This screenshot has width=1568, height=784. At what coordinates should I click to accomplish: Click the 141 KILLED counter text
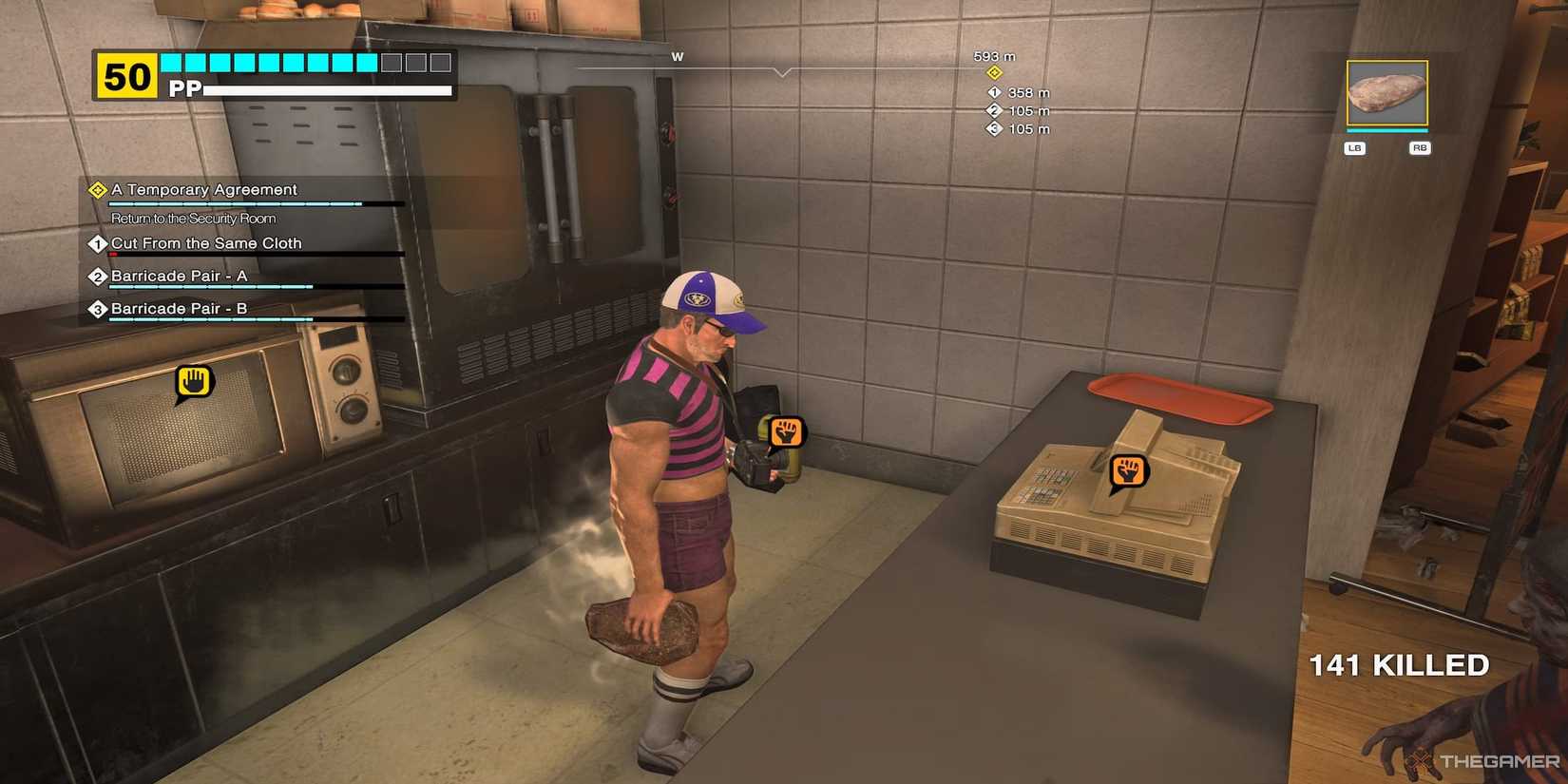click(1399, 665)
